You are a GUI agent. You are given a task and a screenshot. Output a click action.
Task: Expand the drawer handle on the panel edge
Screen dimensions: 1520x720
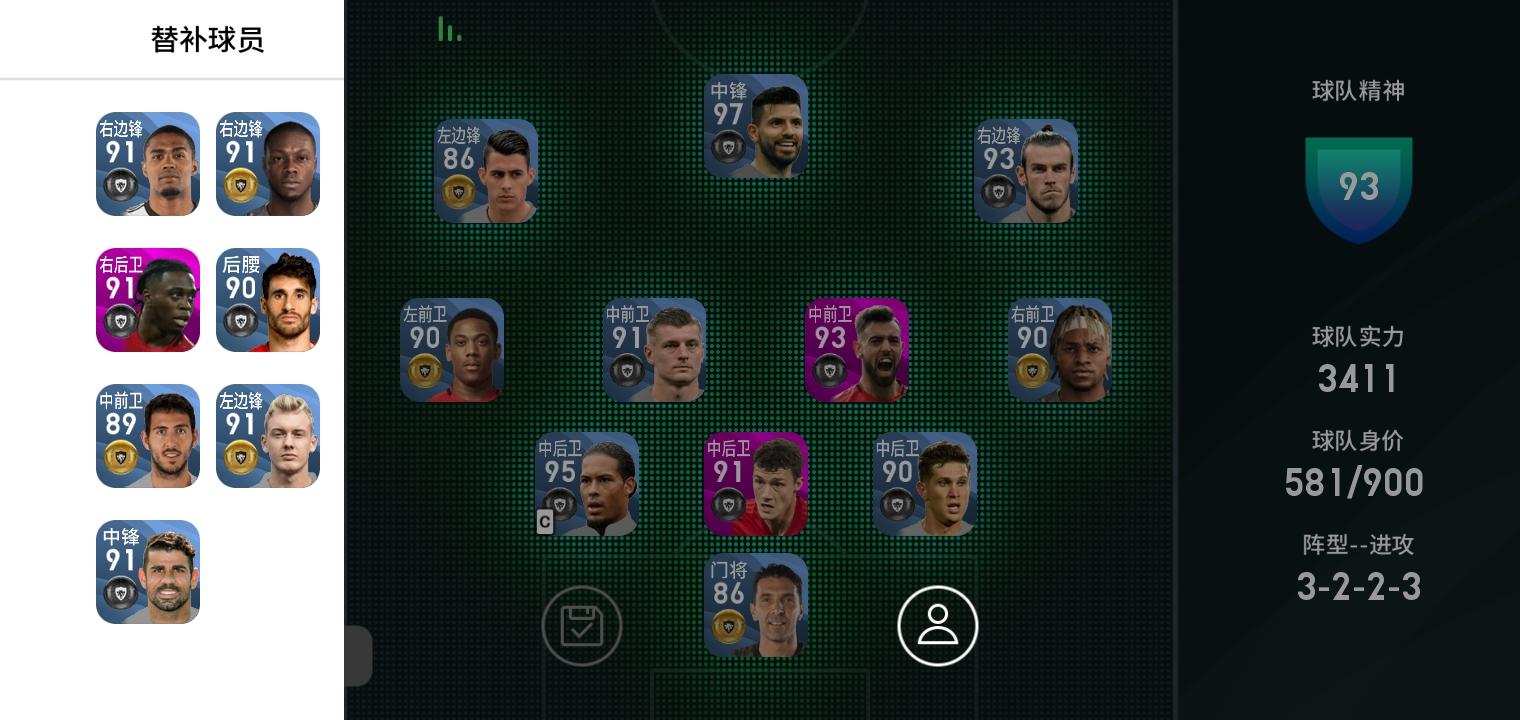point(360,656)
